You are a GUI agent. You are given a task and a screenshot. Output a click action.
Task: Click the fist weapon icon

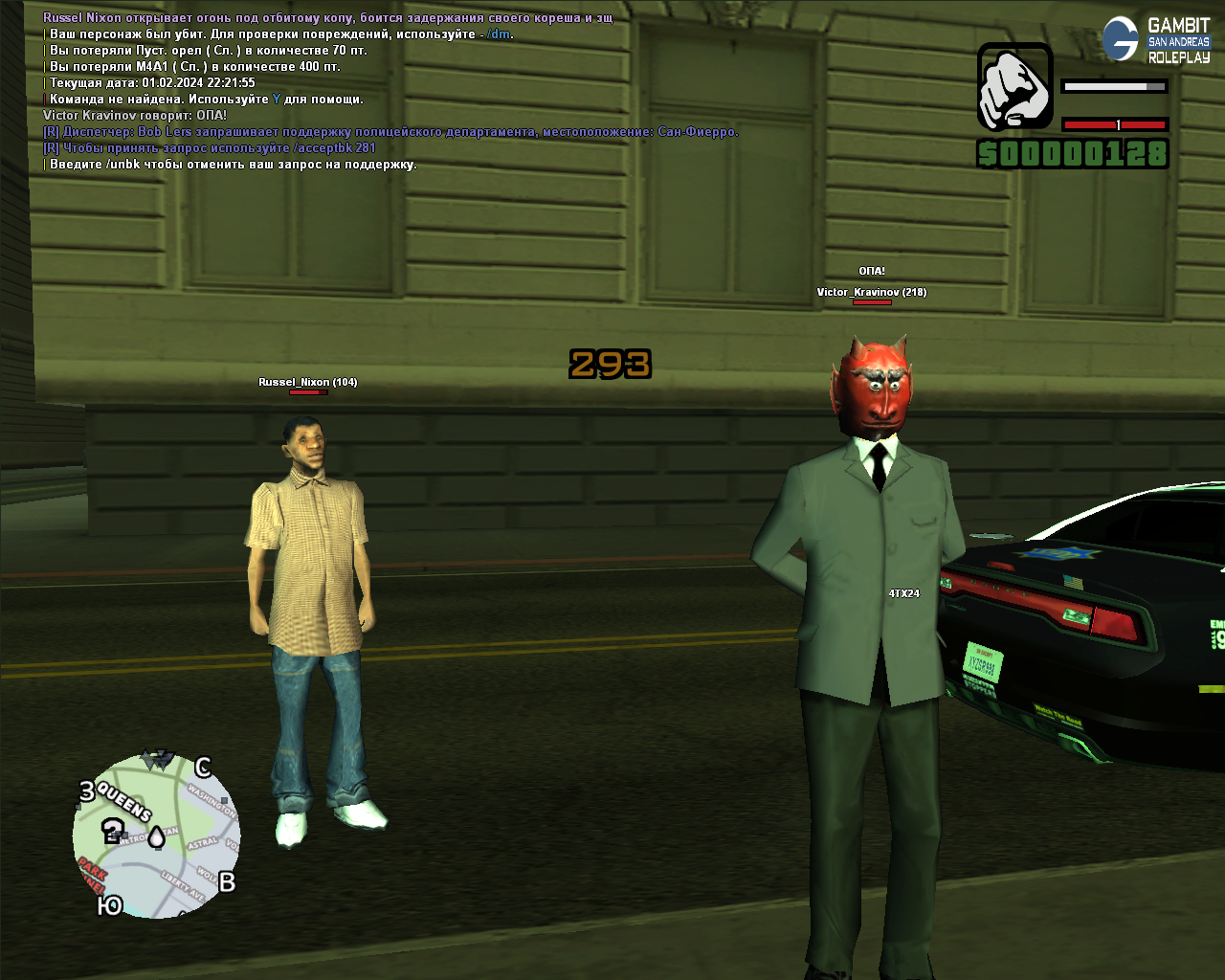pyautogui.click(x=1014, y=86)
